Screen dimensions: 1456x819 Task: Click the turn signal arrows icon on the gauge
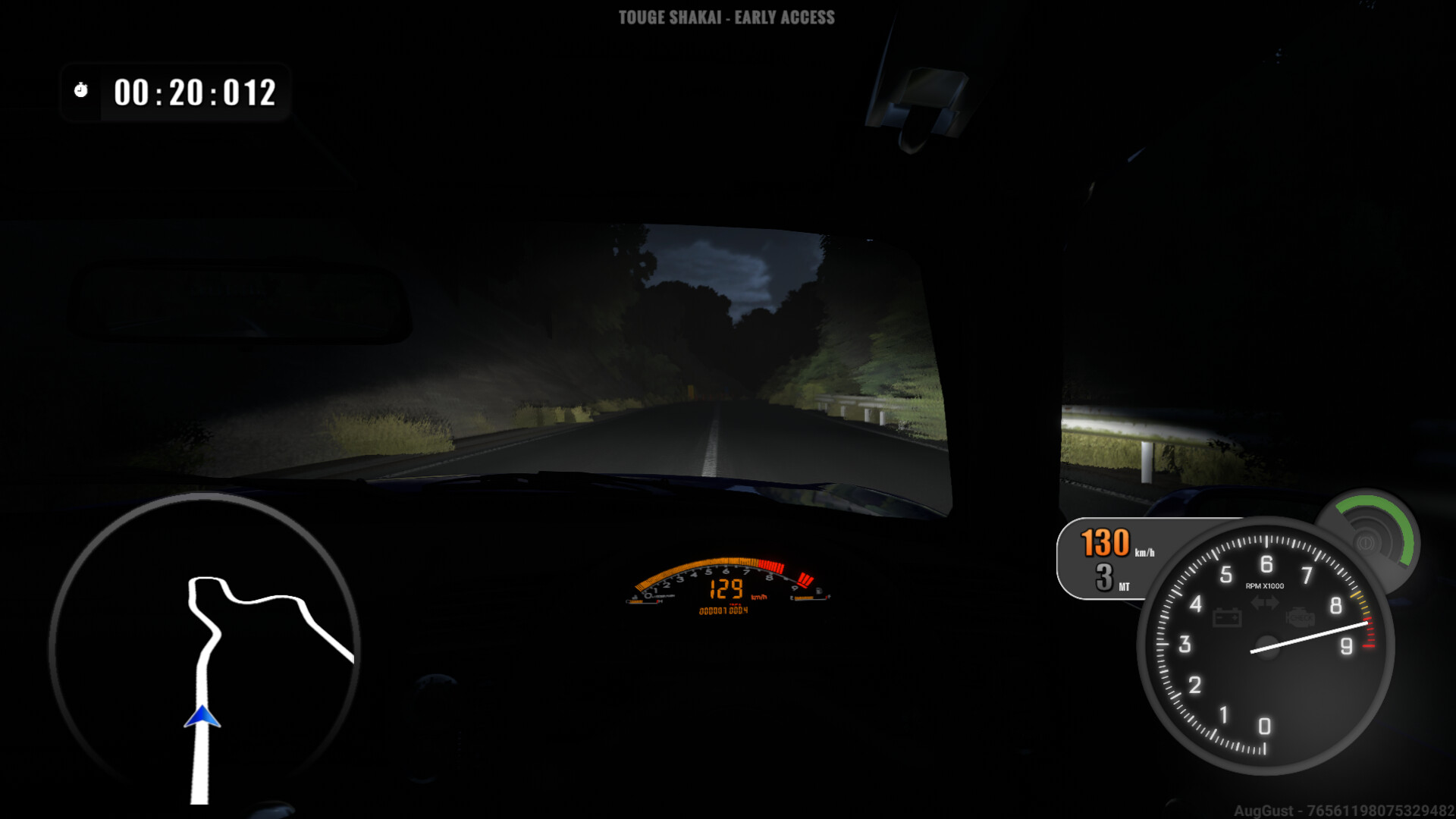[1263, 603]
